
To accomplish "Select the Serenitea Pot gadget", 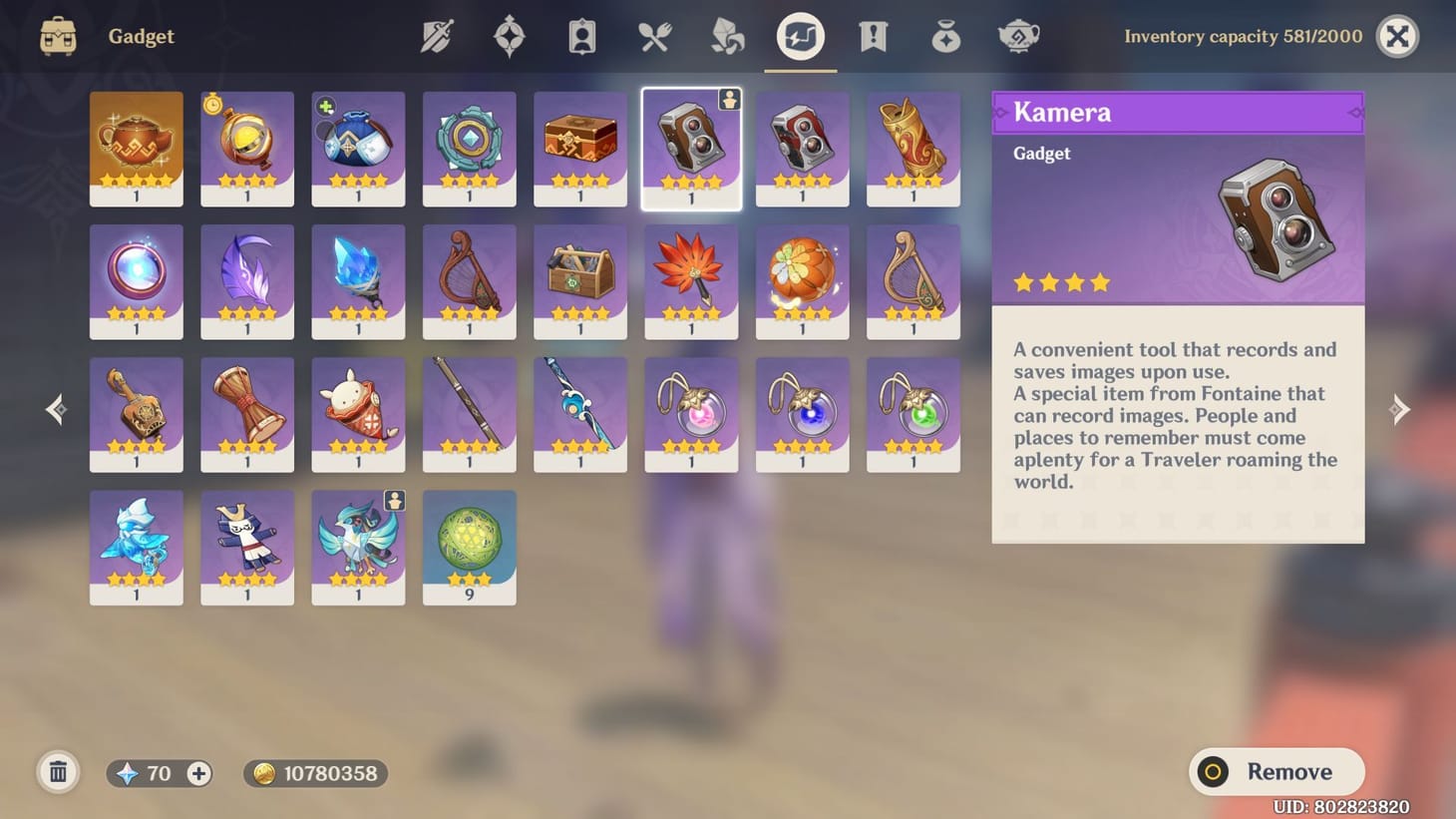I will pos(137,148).
